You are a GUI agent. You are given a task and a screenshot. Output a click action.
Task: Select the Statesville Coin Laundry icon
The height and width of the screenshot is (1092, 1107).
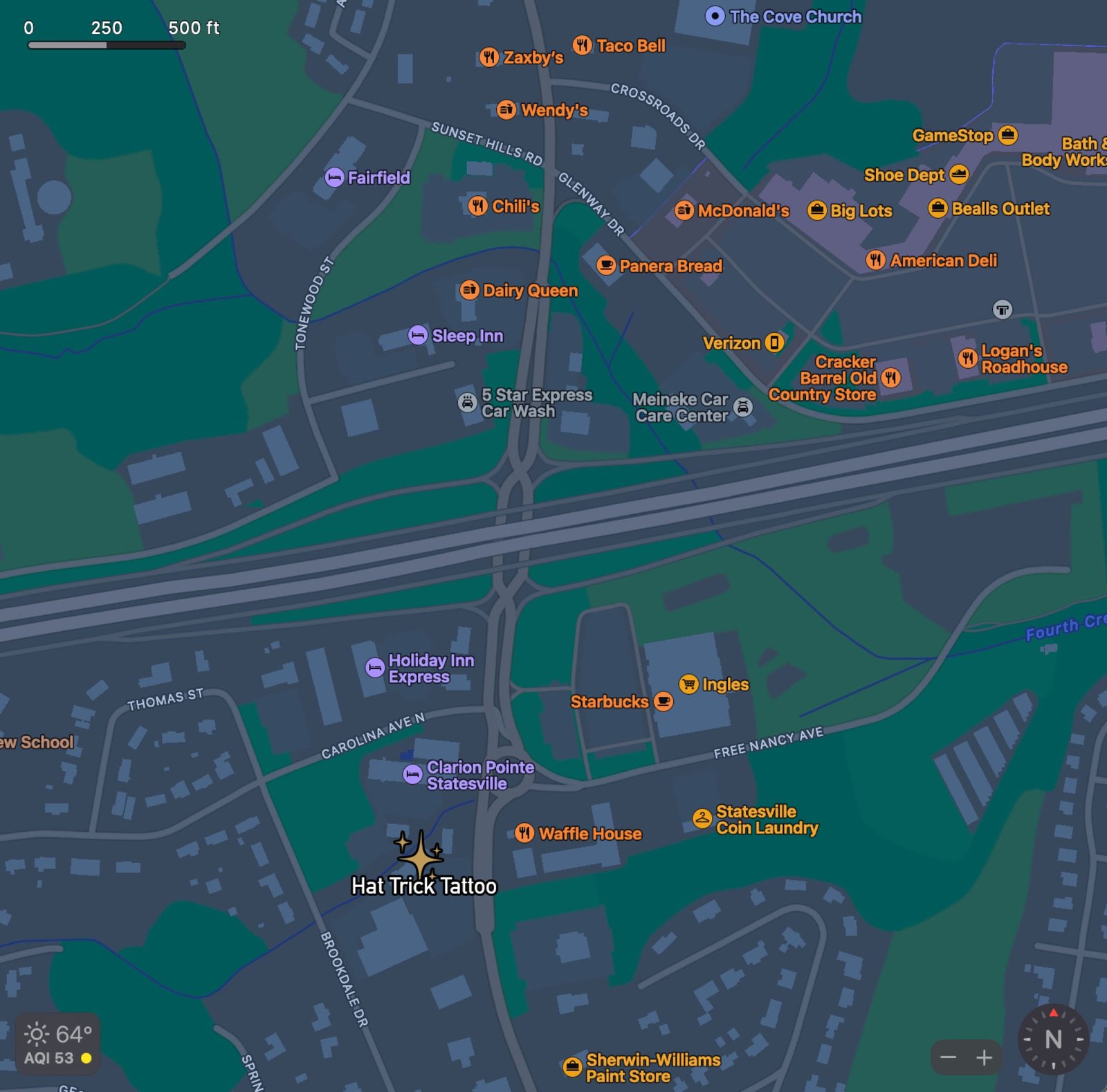(x=700, y=819)
